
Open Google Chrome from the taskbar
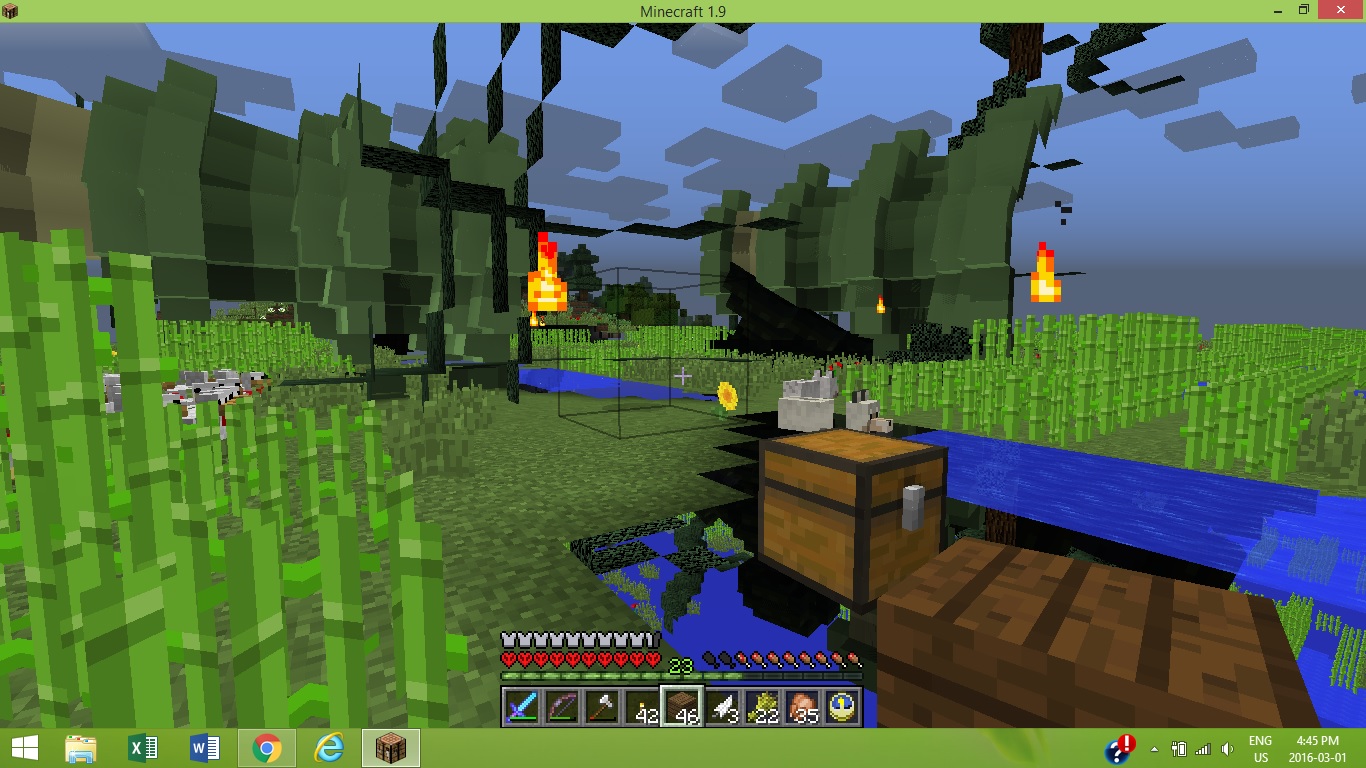(266, 748)
